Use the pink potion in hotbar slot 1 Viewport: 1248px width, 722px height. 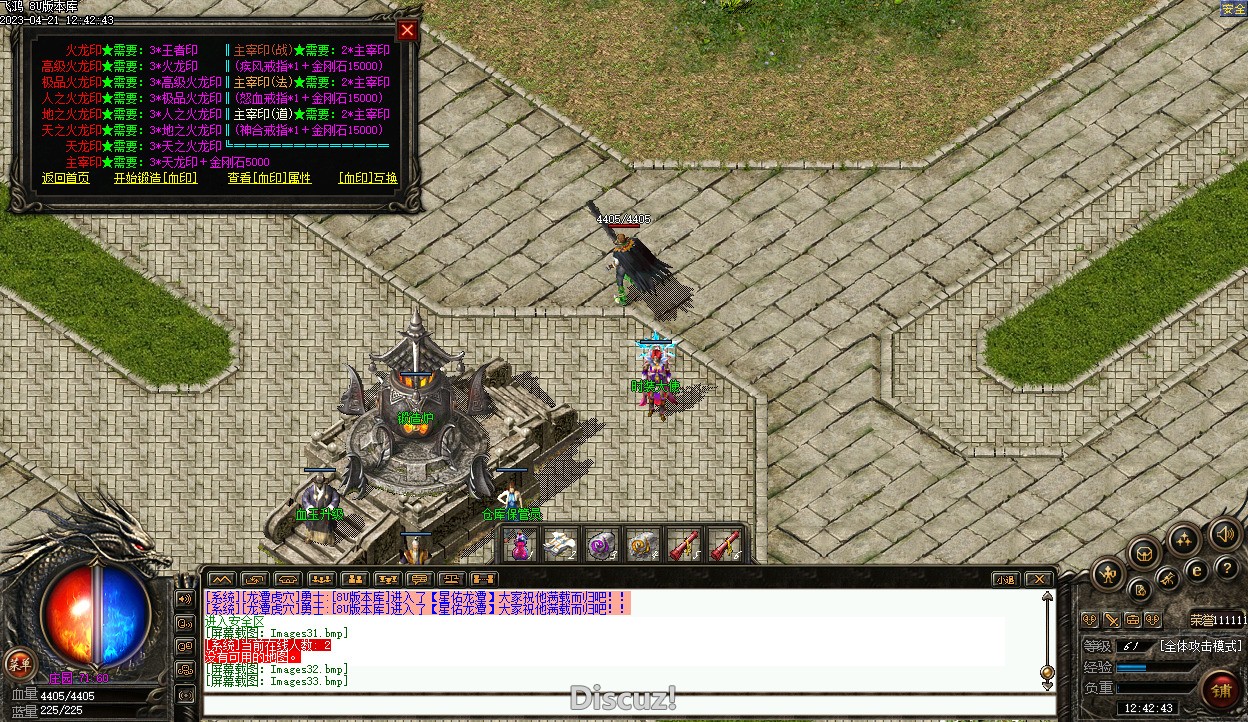[520, 545]
